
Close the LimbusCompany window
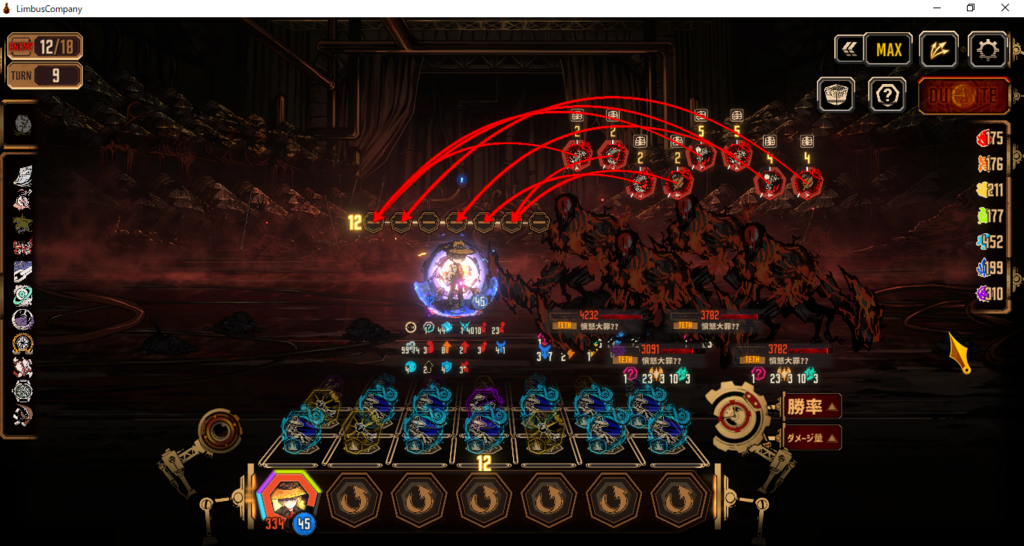[1006, 9]
